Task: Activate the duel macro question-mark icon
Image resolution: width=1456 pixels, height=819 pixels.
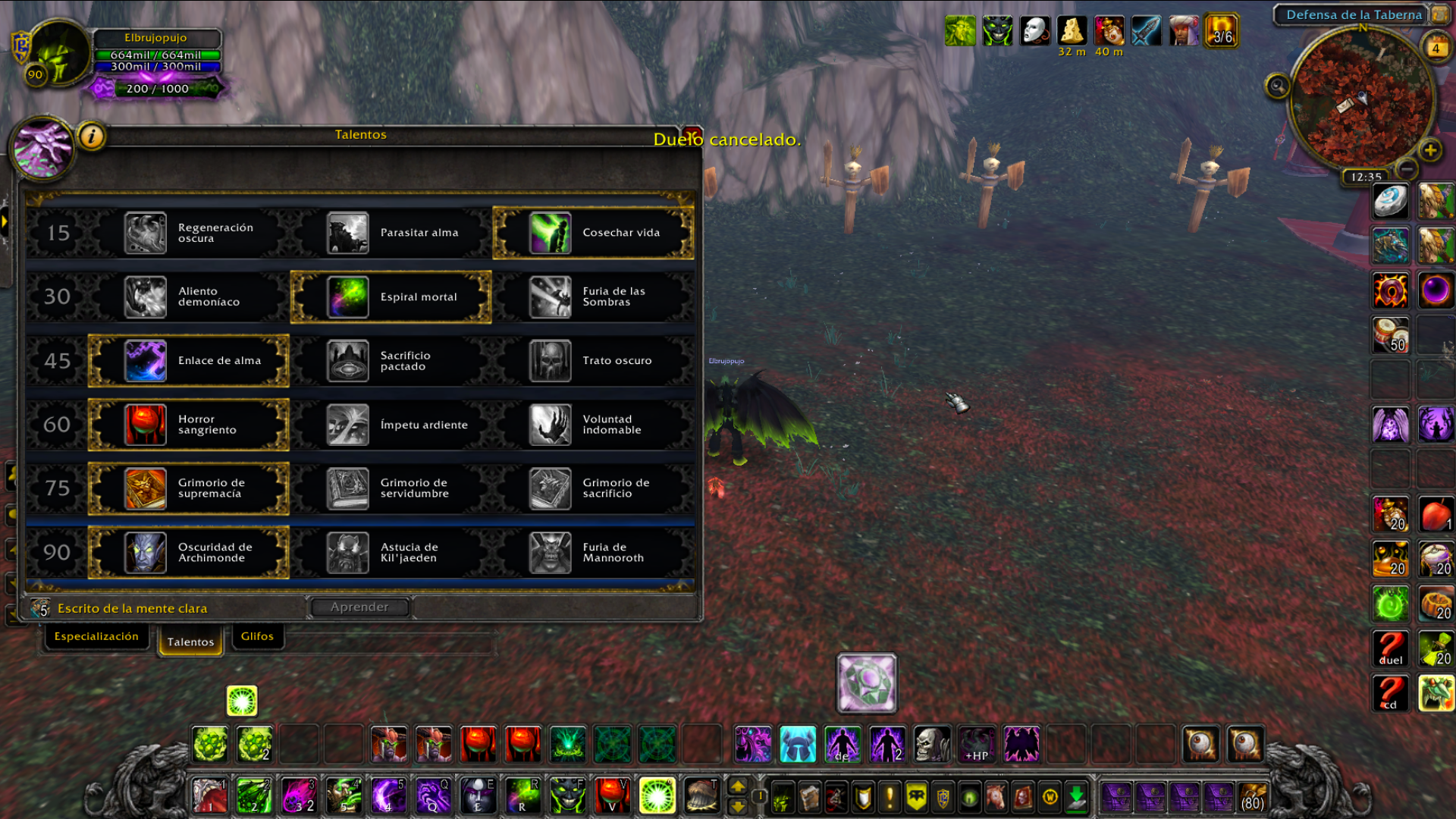Action: (1390, 648)
